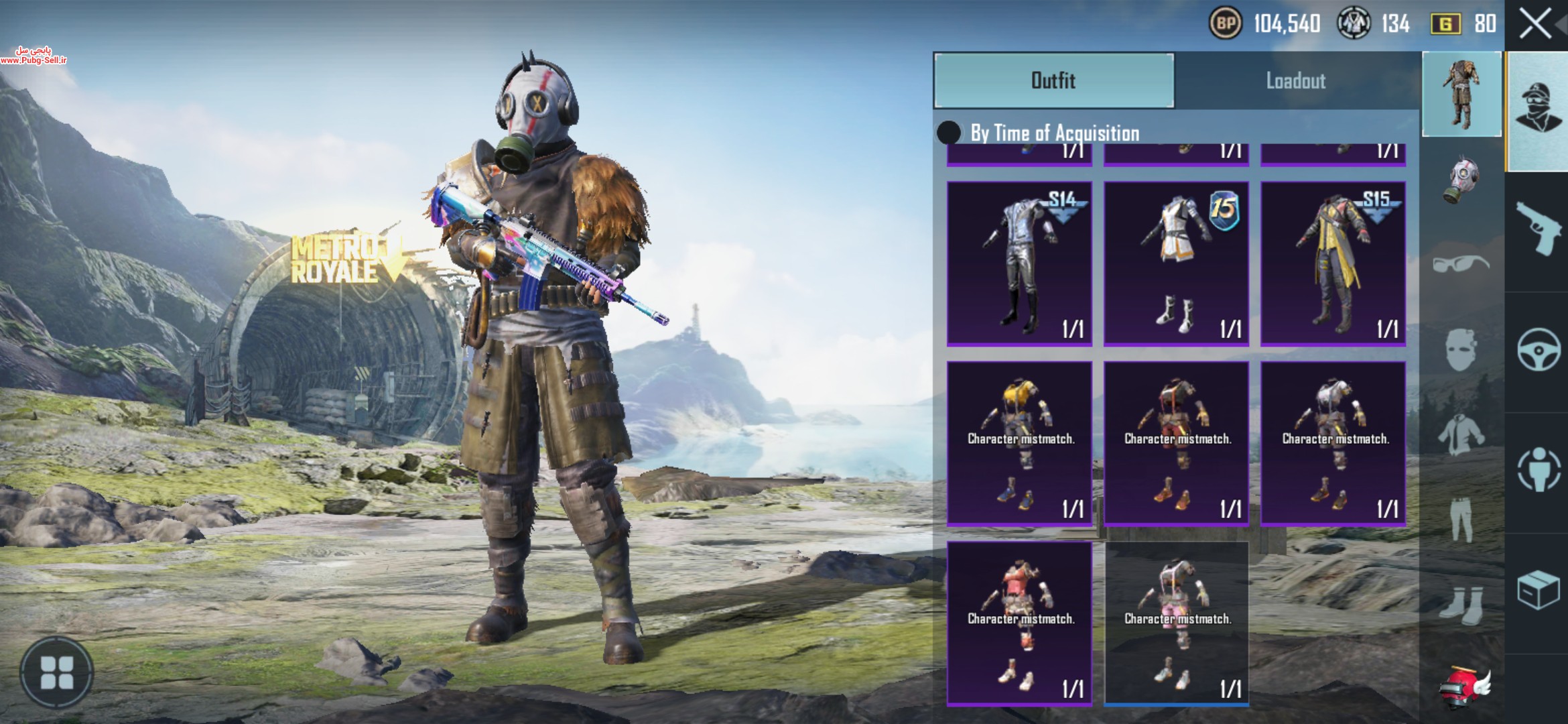Open the full outfit set category
This screenshot has width=1568, height=724.
coord(1461,95)
